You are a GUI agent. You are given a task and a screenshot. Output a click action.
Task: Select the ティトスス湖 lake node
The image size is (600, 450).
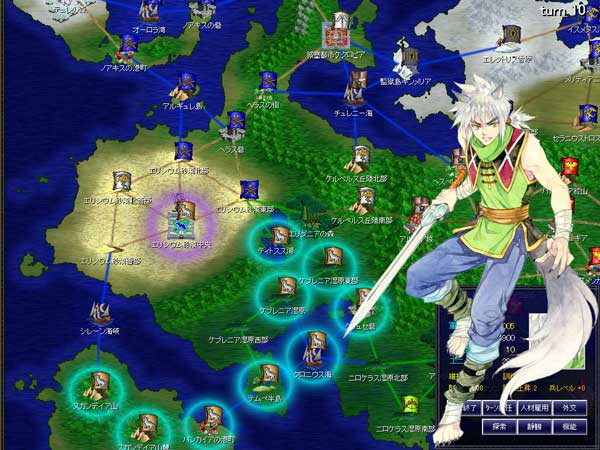point(274,234)
